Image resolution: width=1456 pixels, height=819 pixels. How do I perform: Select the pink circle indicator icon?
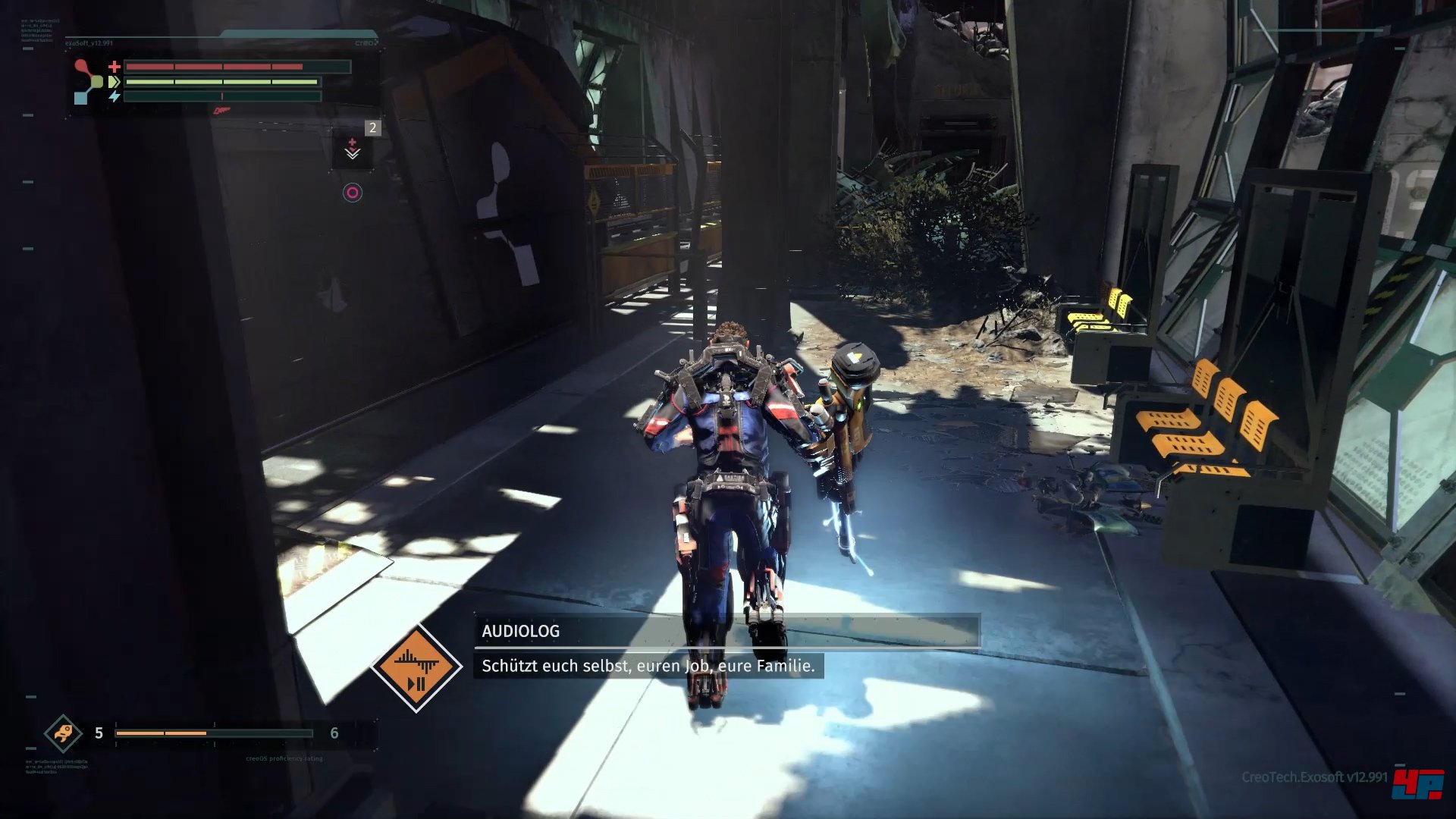(x=353, y=193)
